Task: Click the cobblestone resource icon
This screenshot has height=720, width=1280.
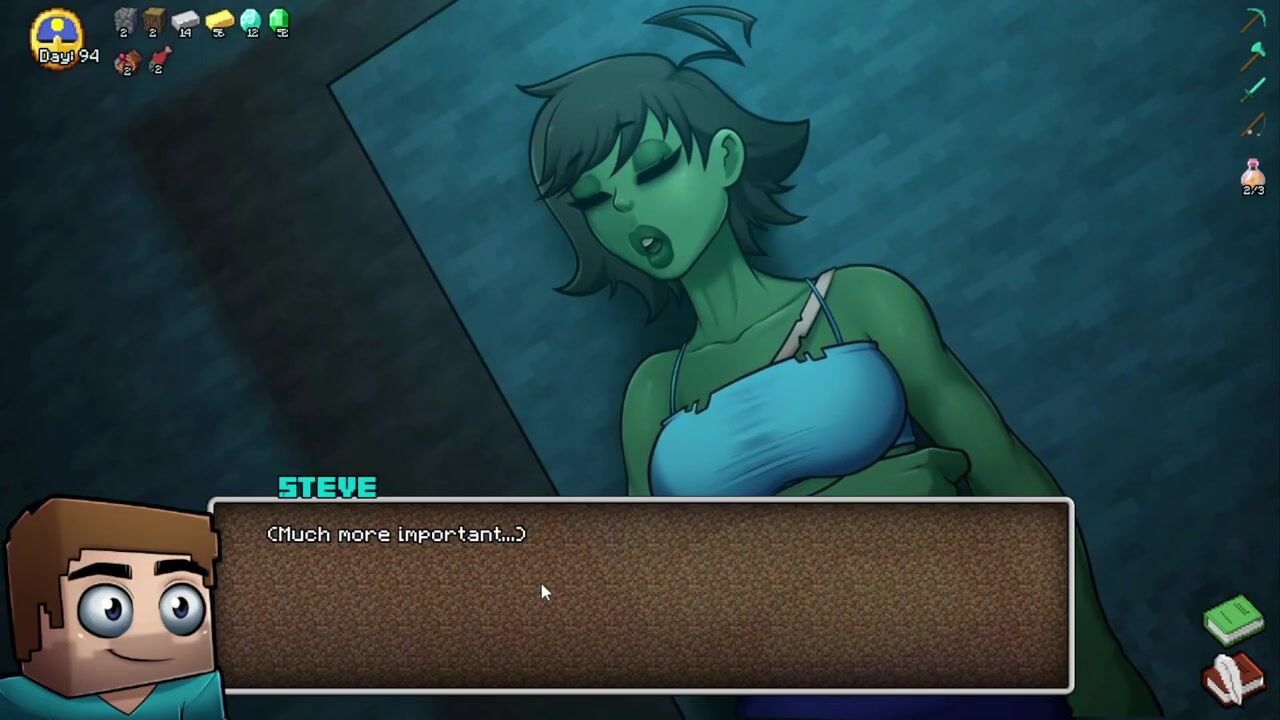Action: 125,20
